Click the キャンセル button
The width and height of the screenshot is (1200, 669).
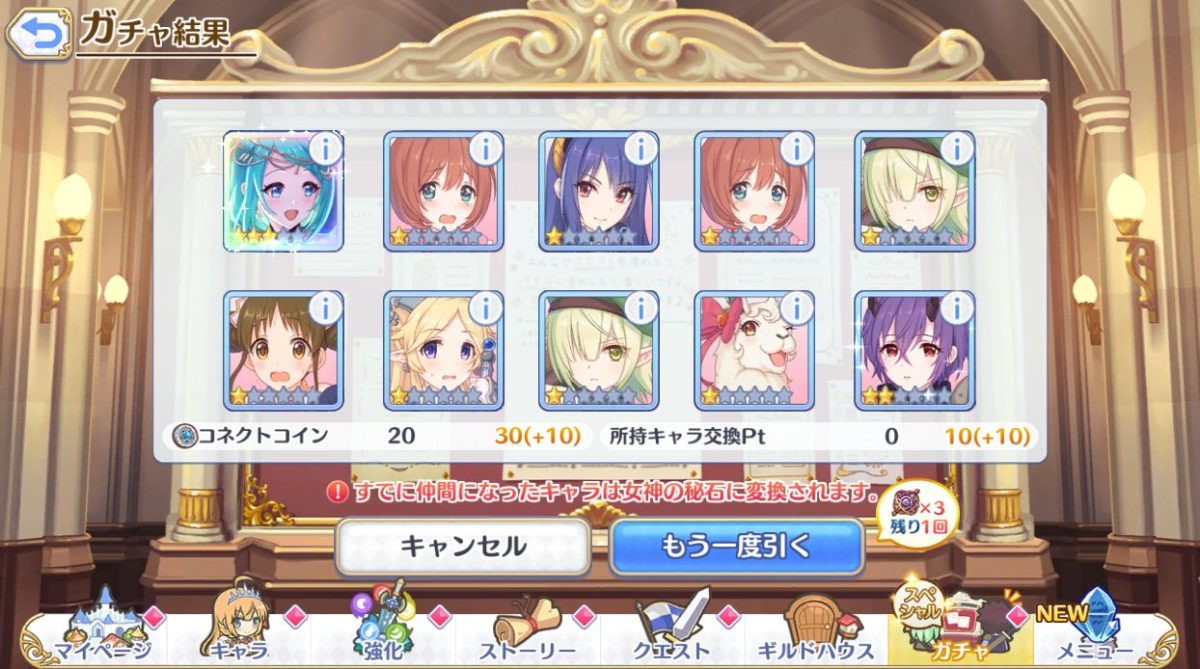(463, 546)
